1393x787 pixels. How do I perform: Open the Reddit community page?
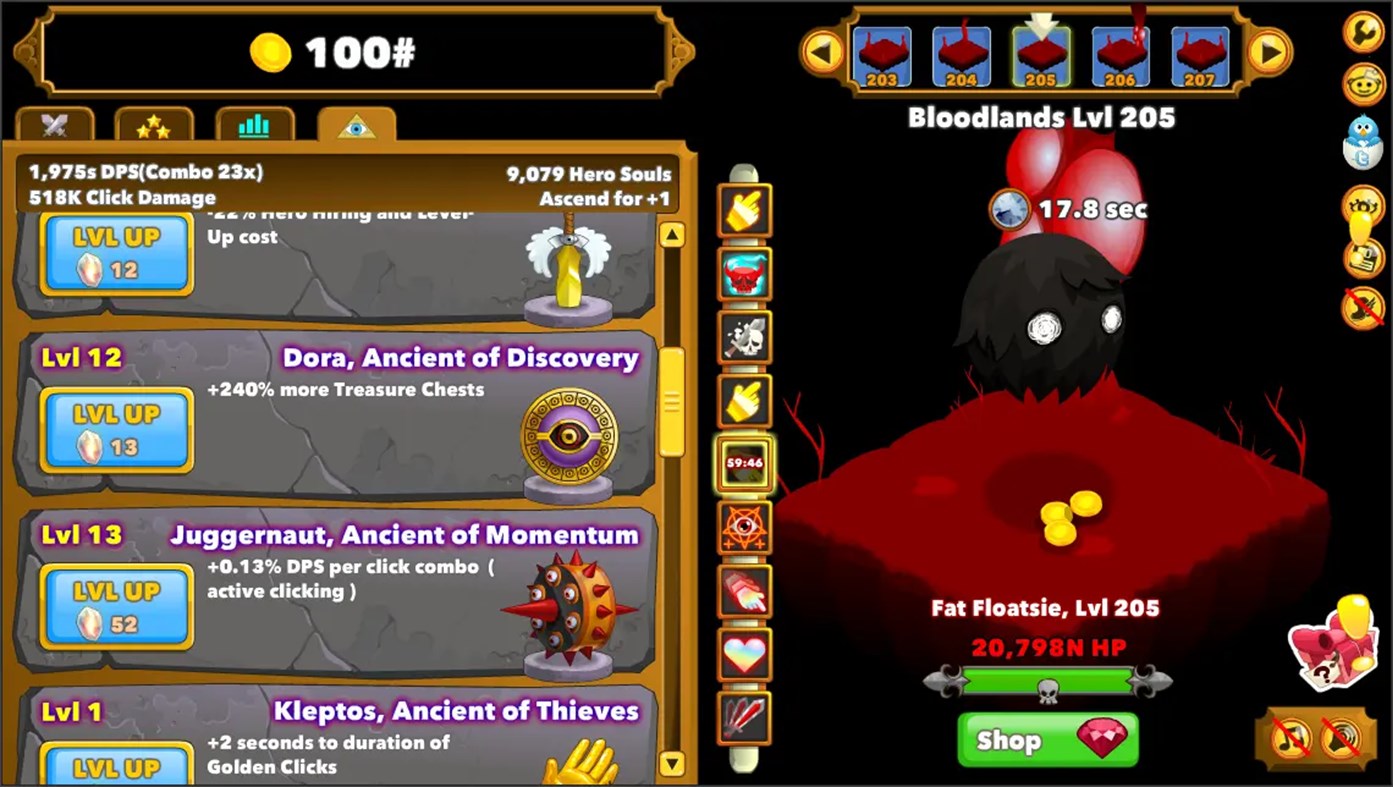click(x=1362, y=83)
